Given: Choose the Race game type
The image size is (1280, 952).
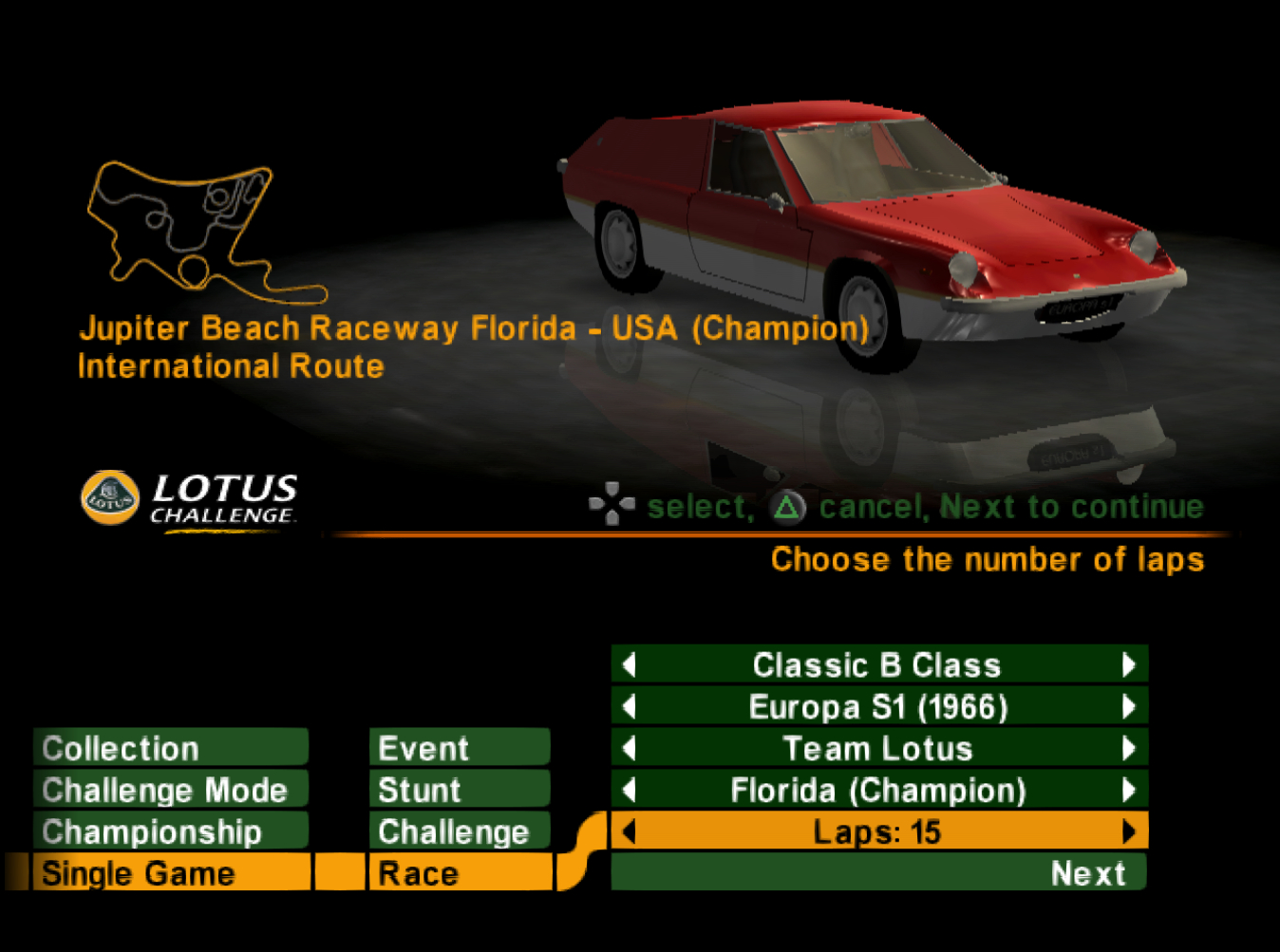Looking at the screenshot, I should (x=460, y=873).
